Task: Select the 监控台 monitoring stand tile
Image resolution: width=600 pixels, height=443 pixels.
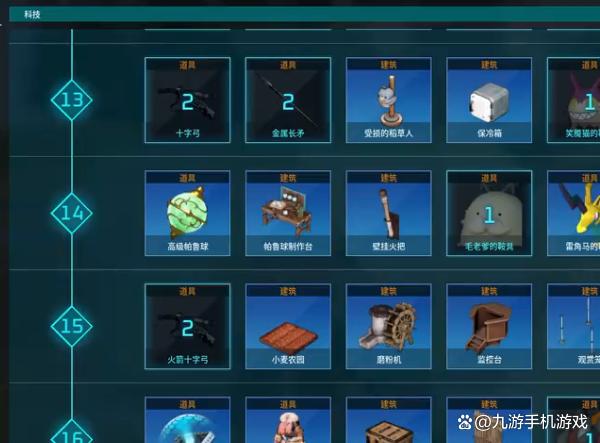Action: pyautogui.click(x=489, y=326)
